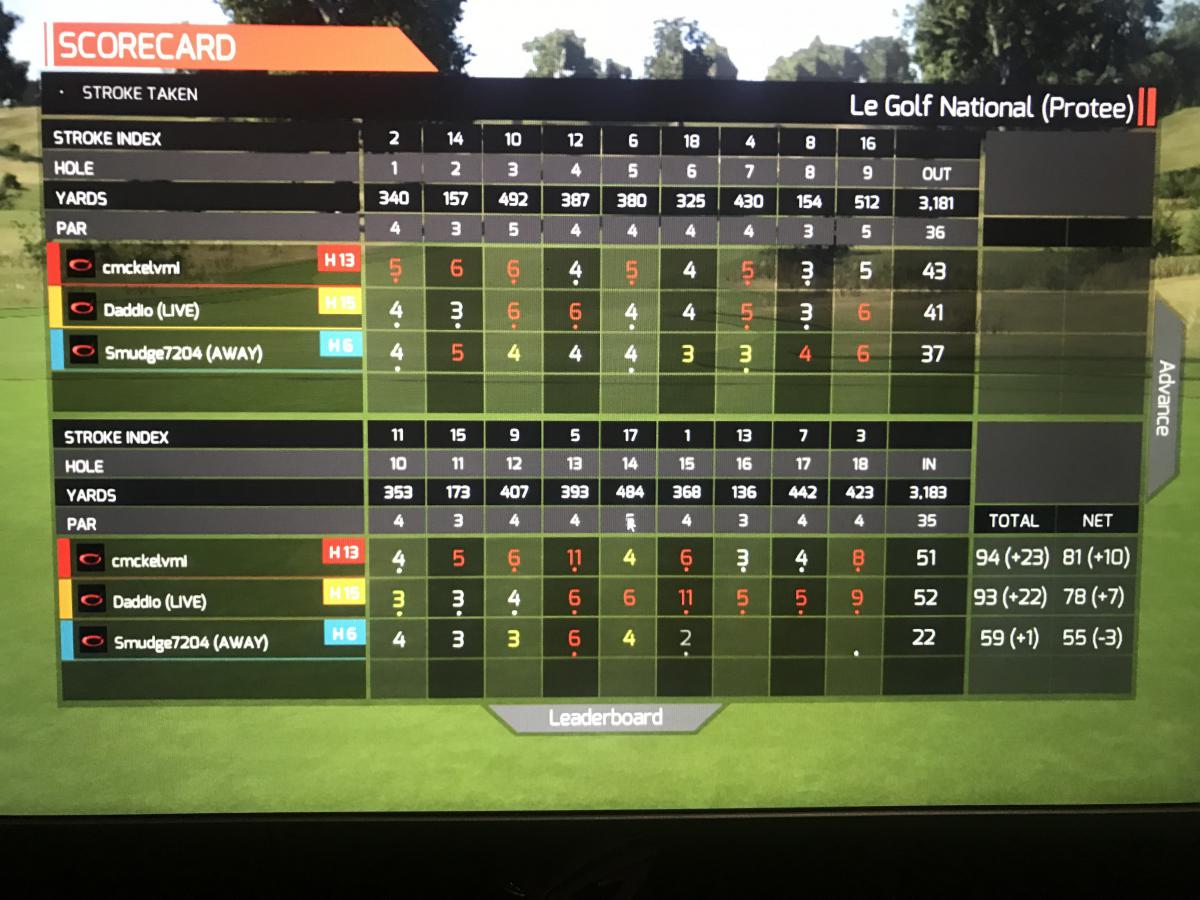Viewport: 1200px width, 900px height.
Task: Open the Leaderboard tab
Action: point(605,718)
